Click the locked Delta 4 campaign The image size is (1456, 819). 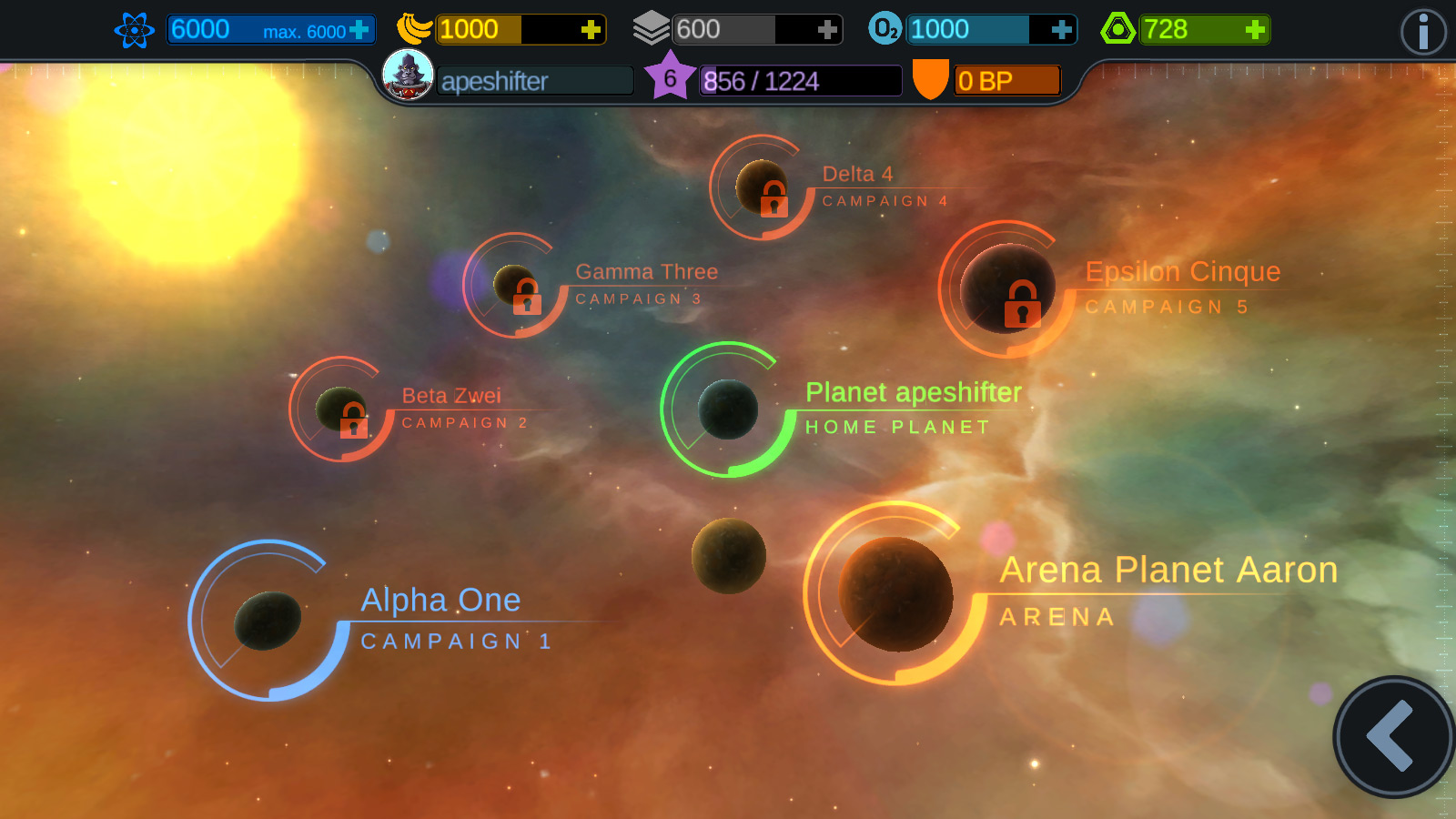[x=762, y=187]
